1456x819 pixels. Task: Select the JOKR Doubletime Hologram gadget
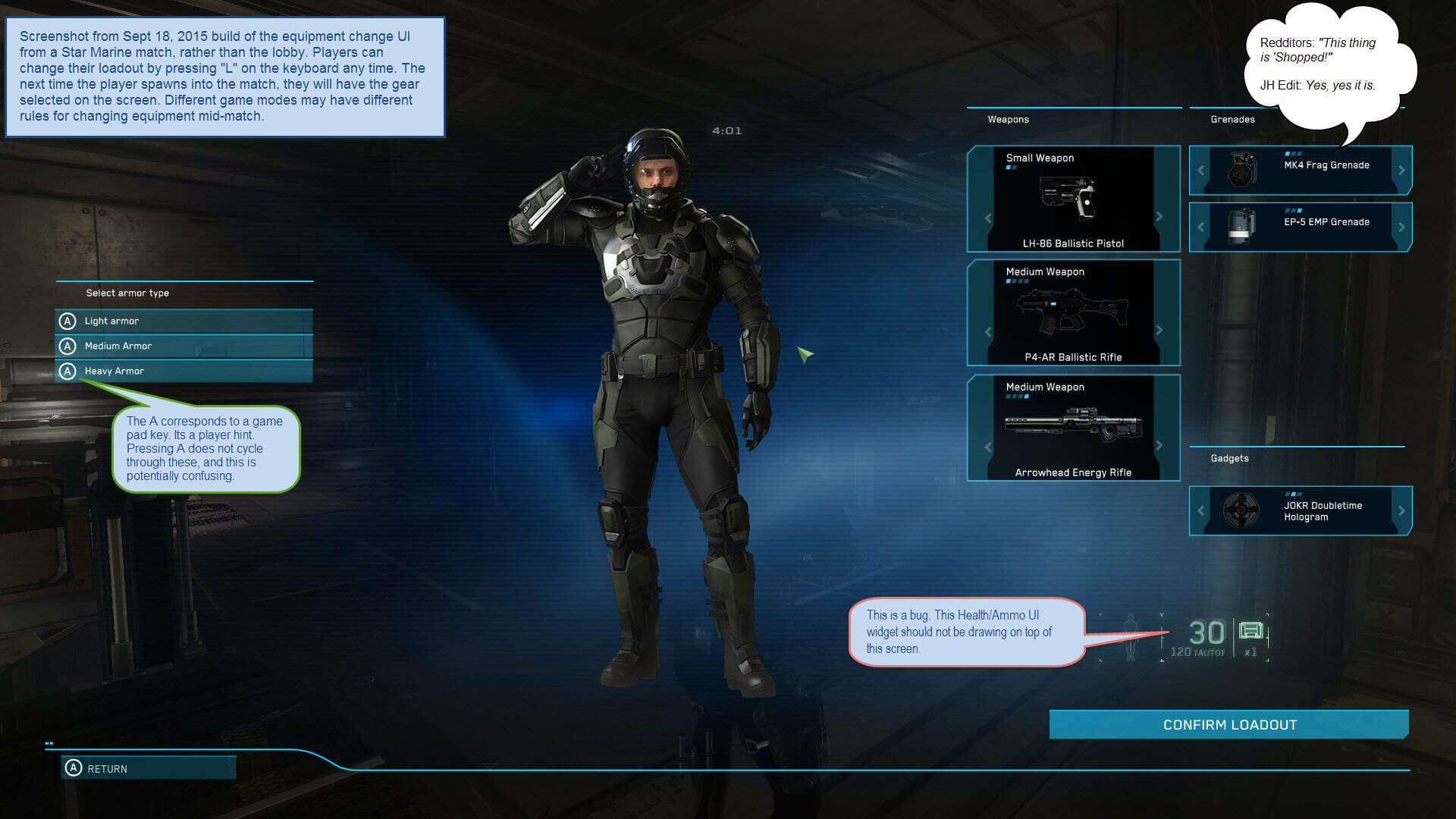click(1301, 511)
